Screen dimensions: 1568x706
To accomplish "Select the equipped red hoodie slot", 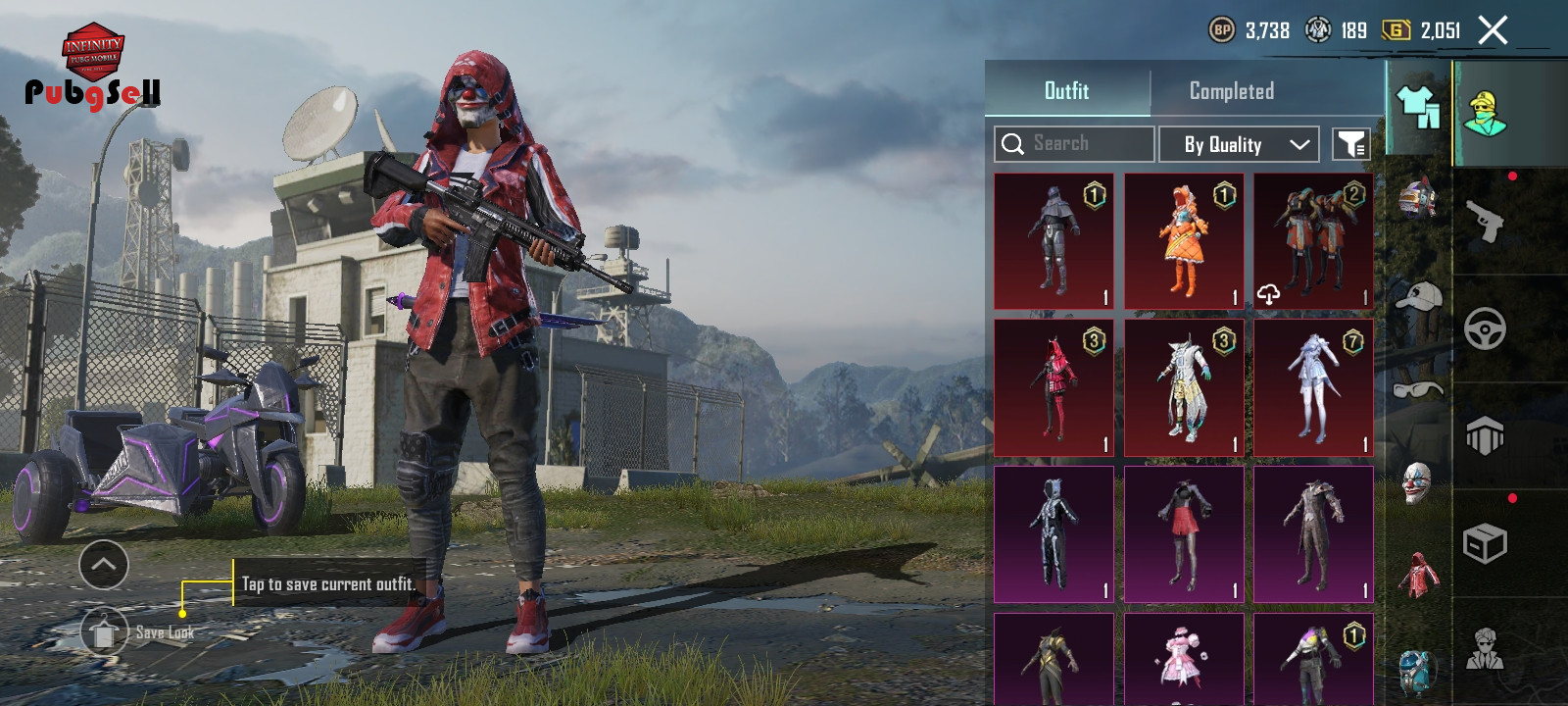I will pos(1417,575).
